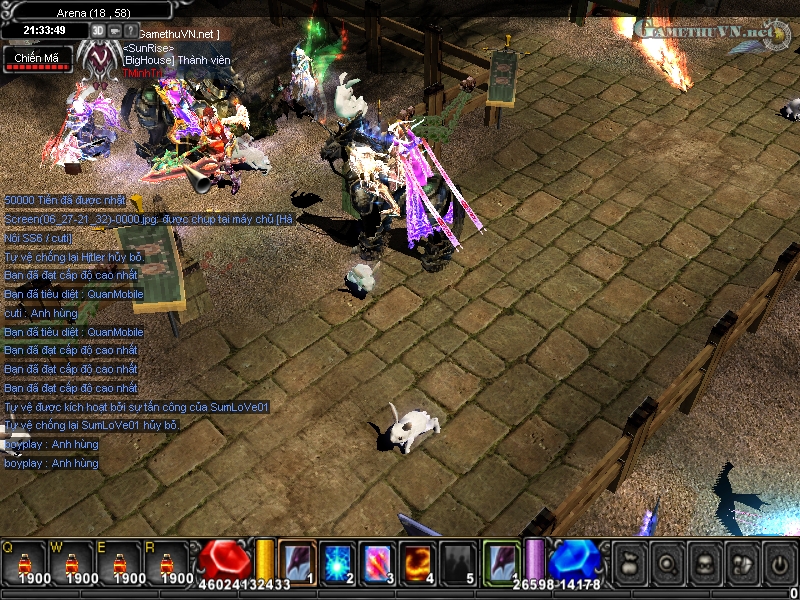This screenshot has width=800, height=600.
Task: Open help with the question mark button
Action: pos(130,30)
